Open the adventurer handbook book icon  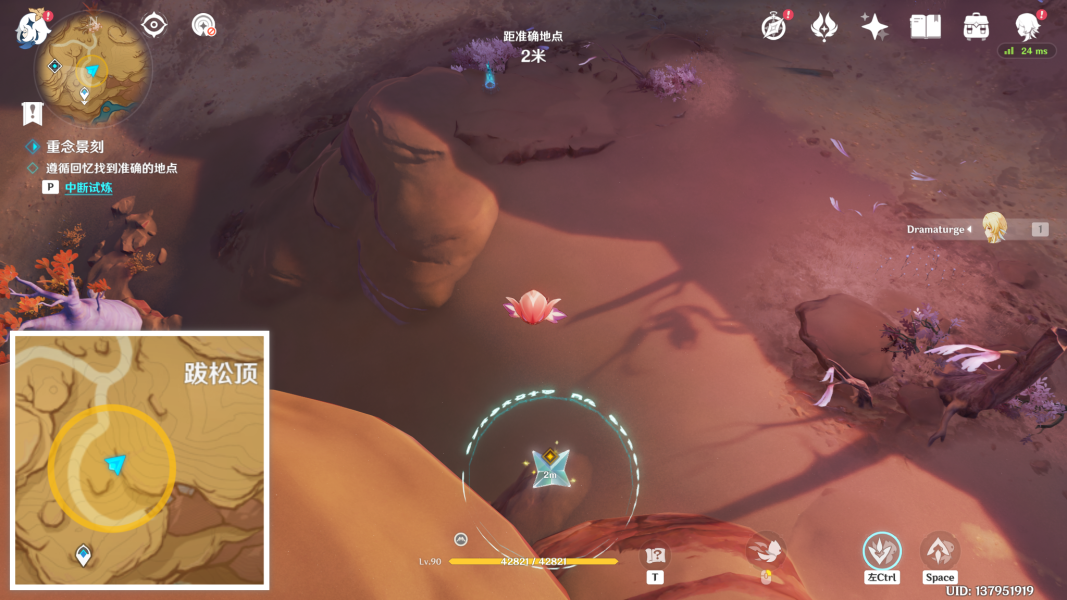[x=925, y=27]
